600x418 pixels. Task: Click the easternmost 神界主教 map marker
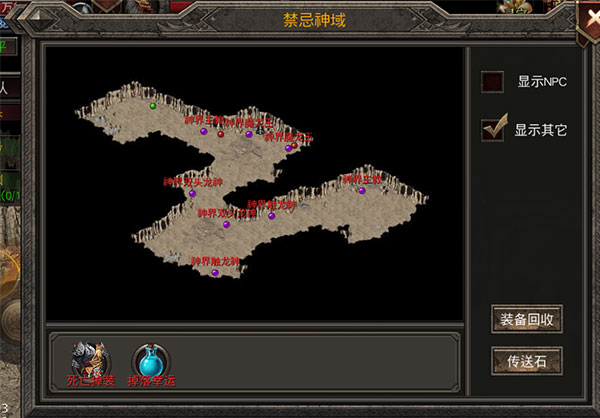[362, 189]
